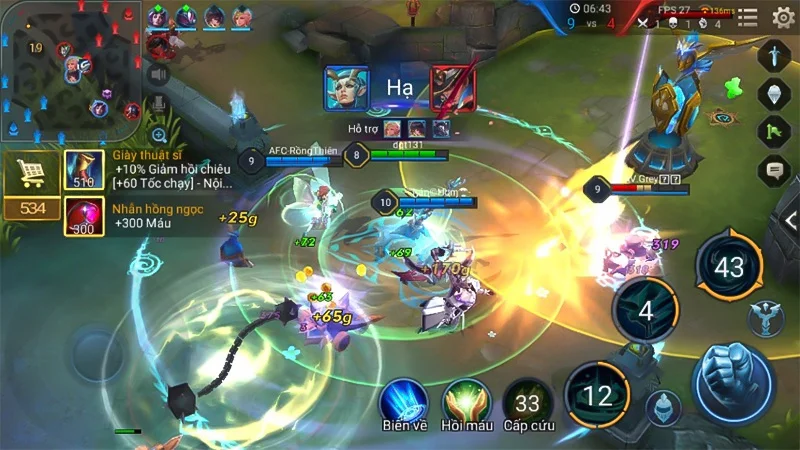
Task: Click the minimap
Action: [x=70, y=72]
